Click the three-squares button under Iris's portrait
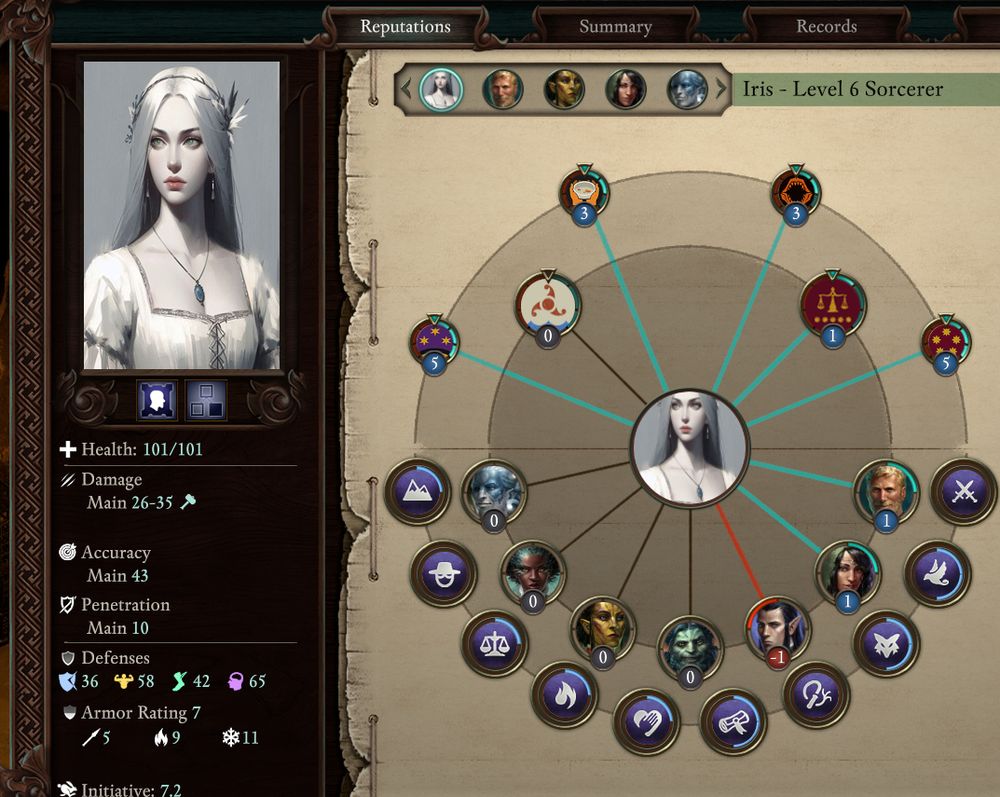This screenshot has height=797, width=1000. [206, 400]
